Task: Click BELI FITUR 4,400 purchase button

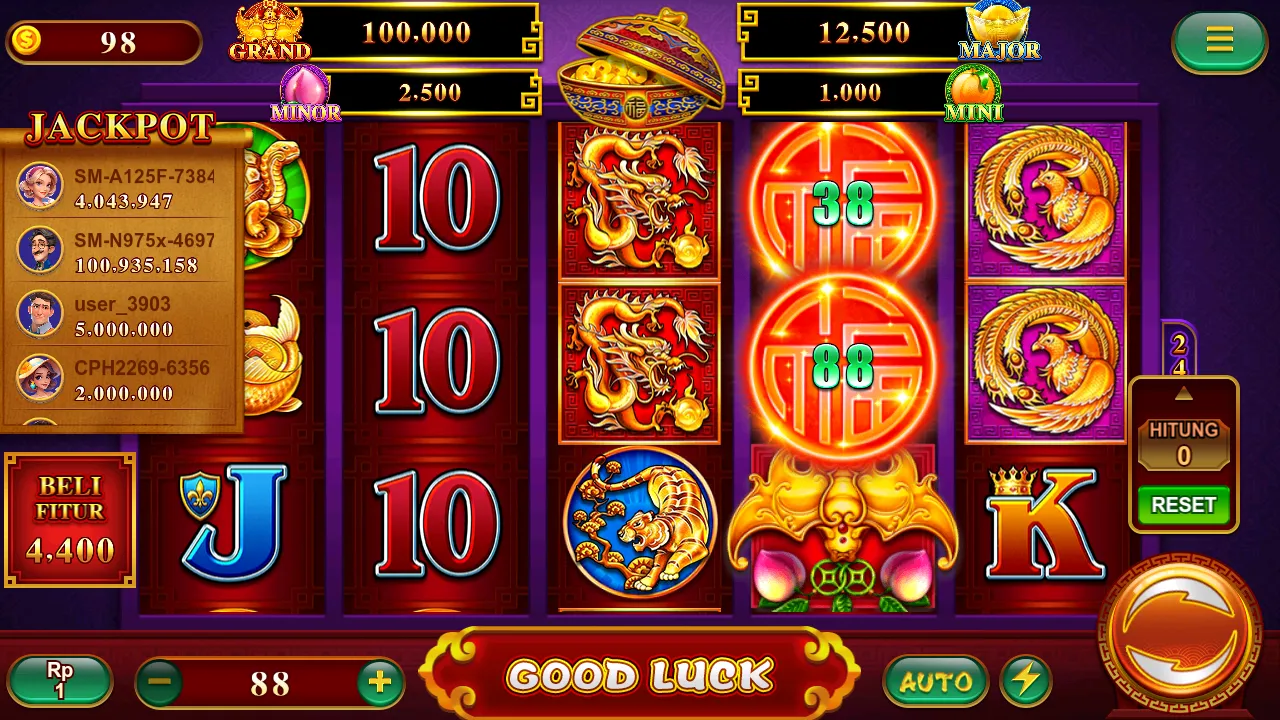Action: point(69,517)
